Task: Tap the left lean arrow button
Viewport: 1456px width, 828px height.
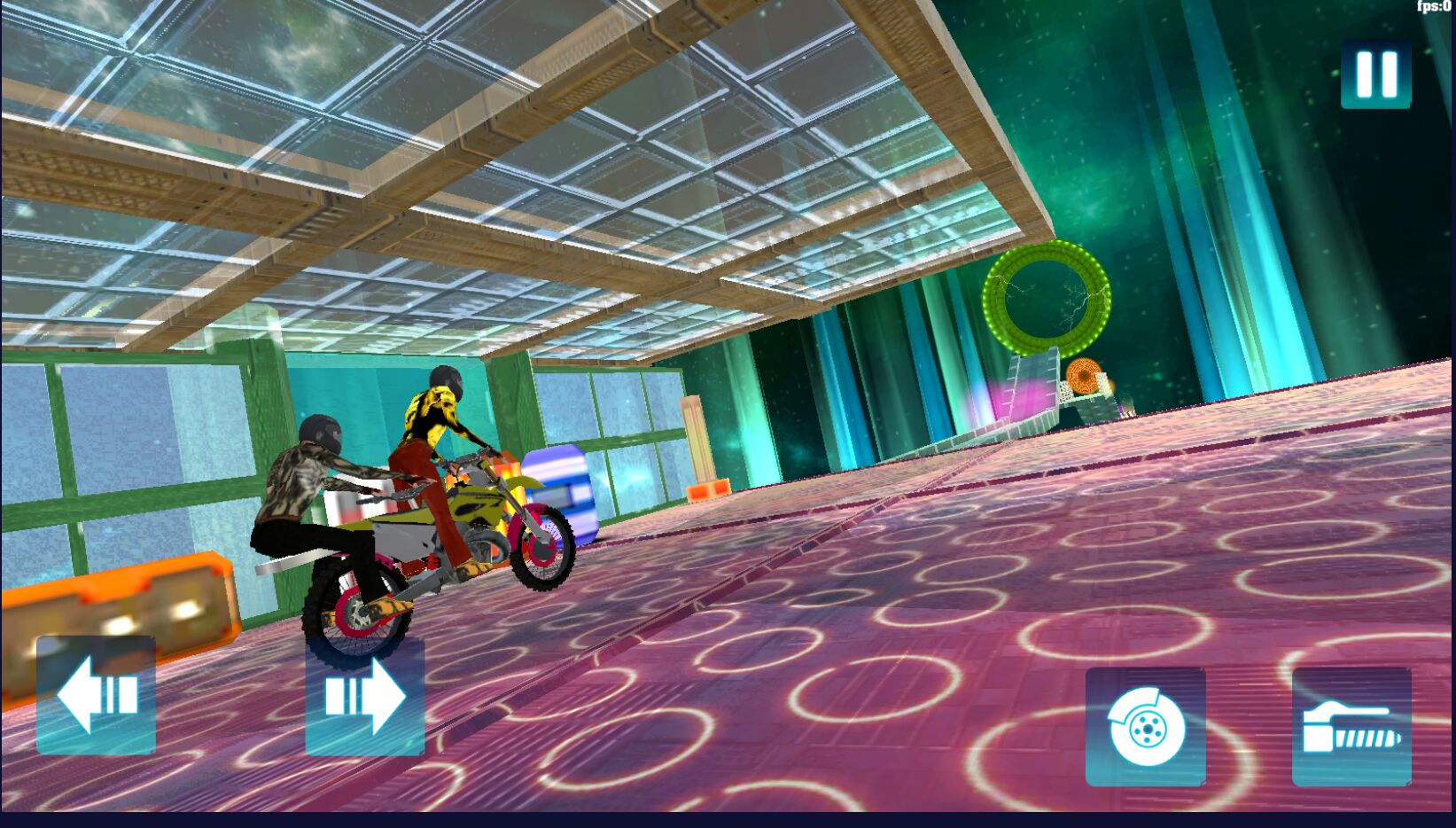Action: click(x=97, y=695)
